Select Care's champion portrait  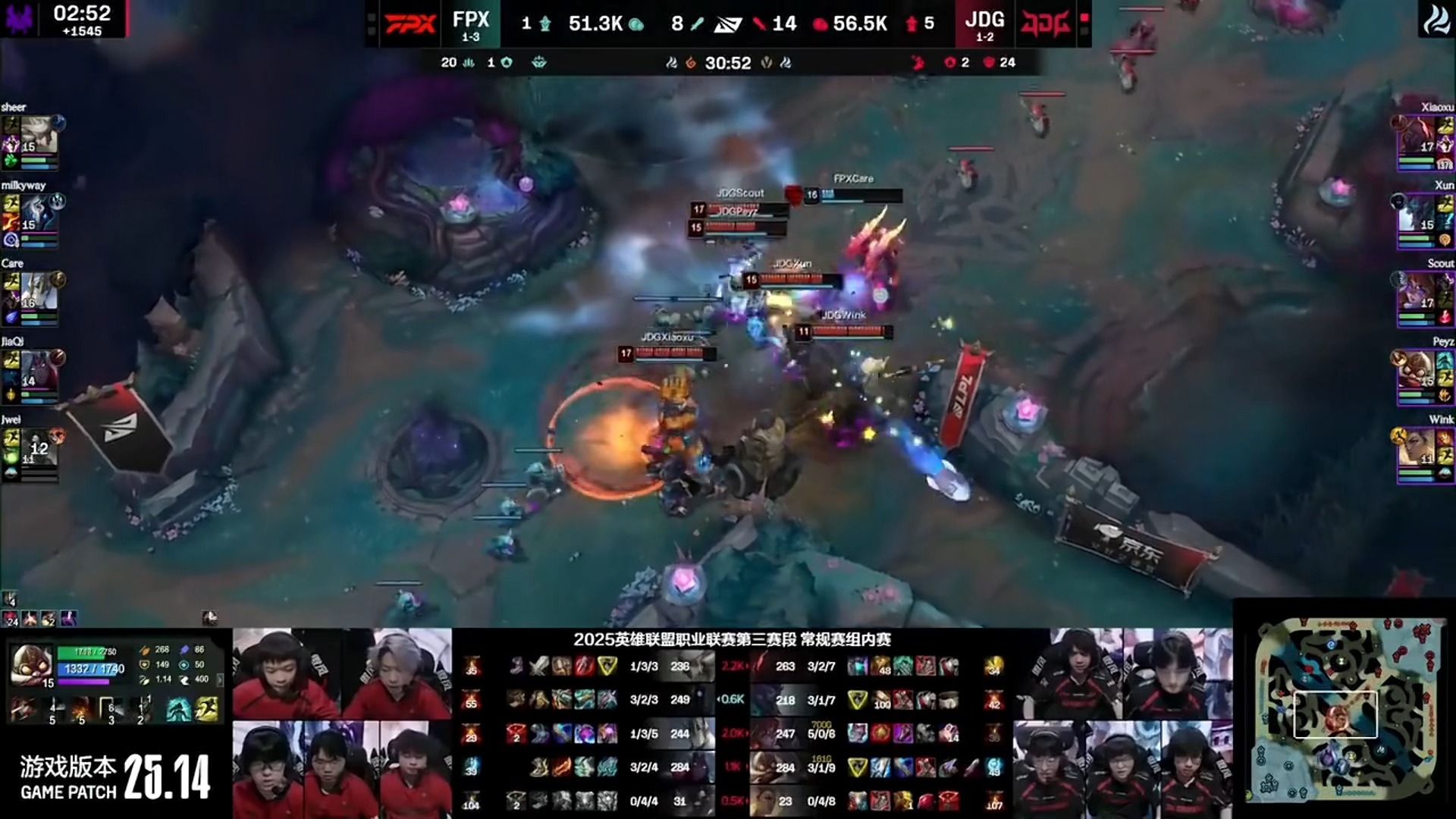(x=39, y=291)
